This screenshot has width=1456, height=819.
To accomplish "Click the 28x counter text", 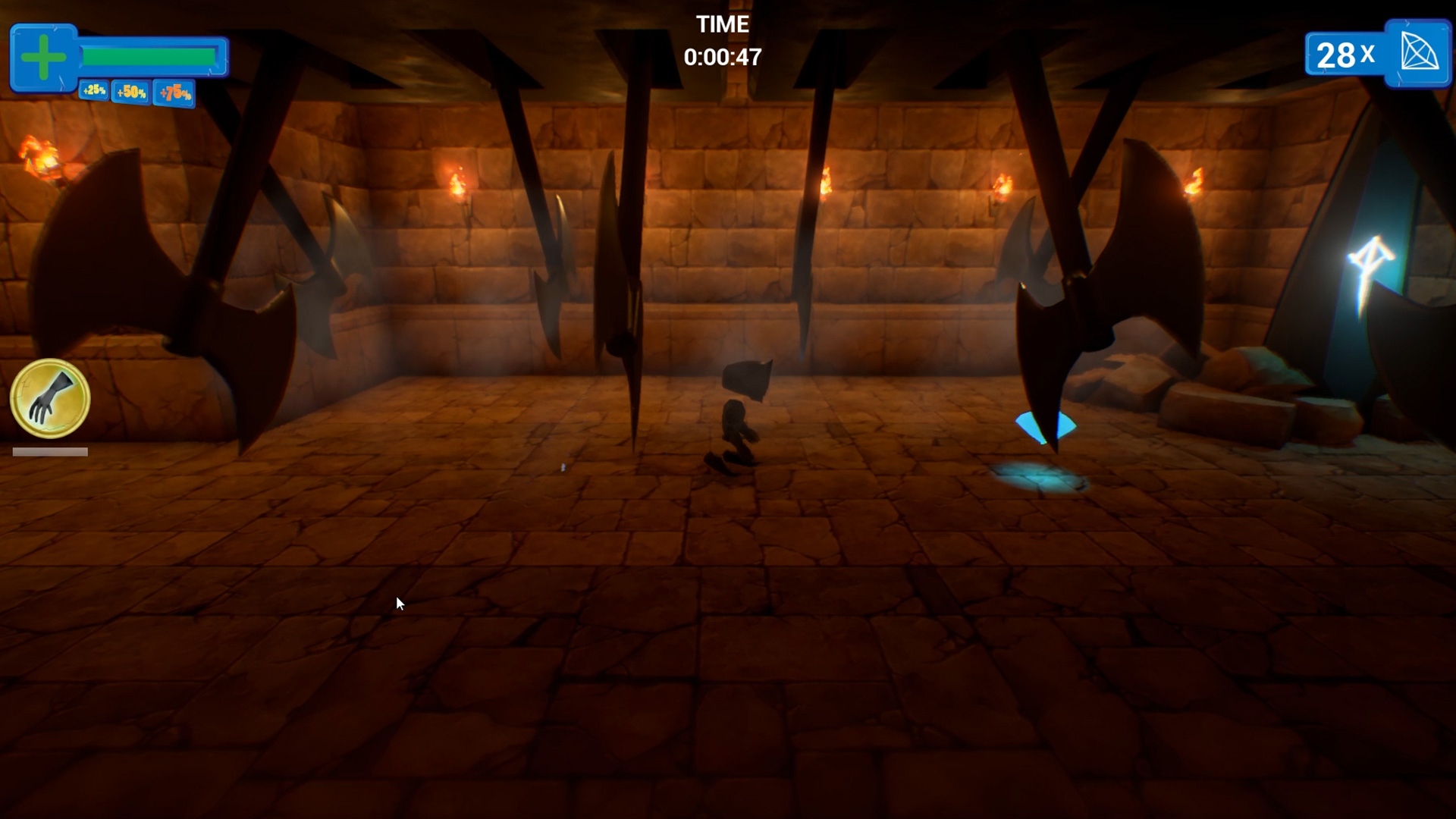I will (1345, 55).
